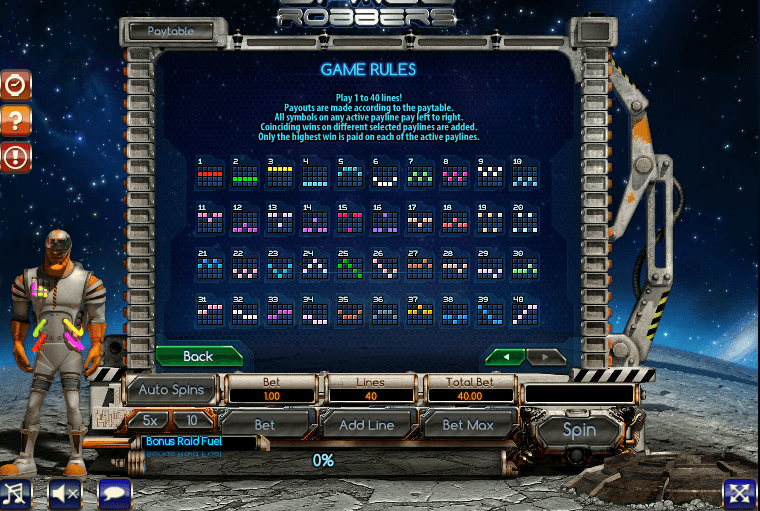Open the wristwatch history icon
The width and height of the screenshot is (760, 511).
[x=15, y=86]
